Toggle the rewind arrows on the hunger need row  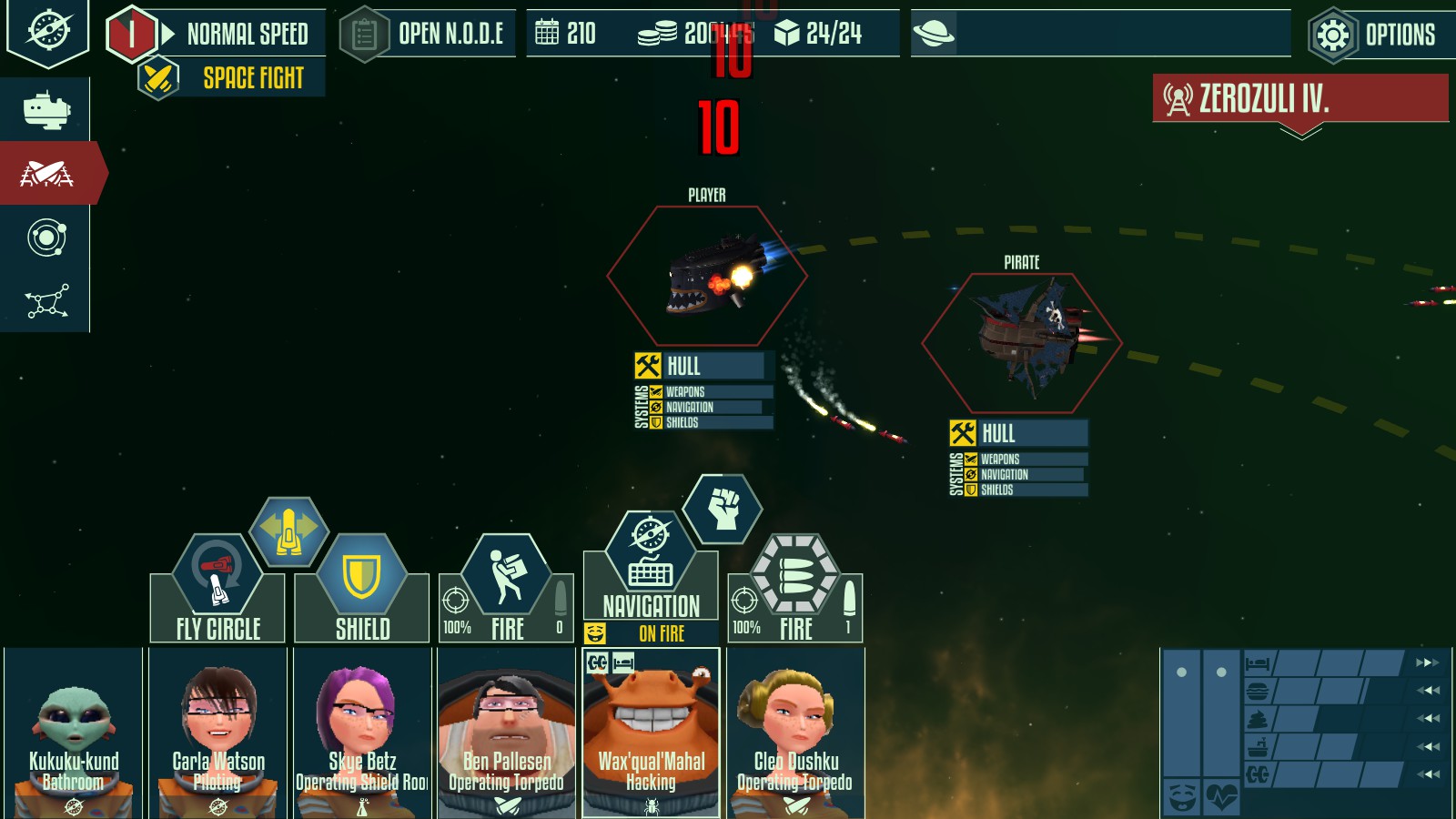click(x=1428, y=690)
